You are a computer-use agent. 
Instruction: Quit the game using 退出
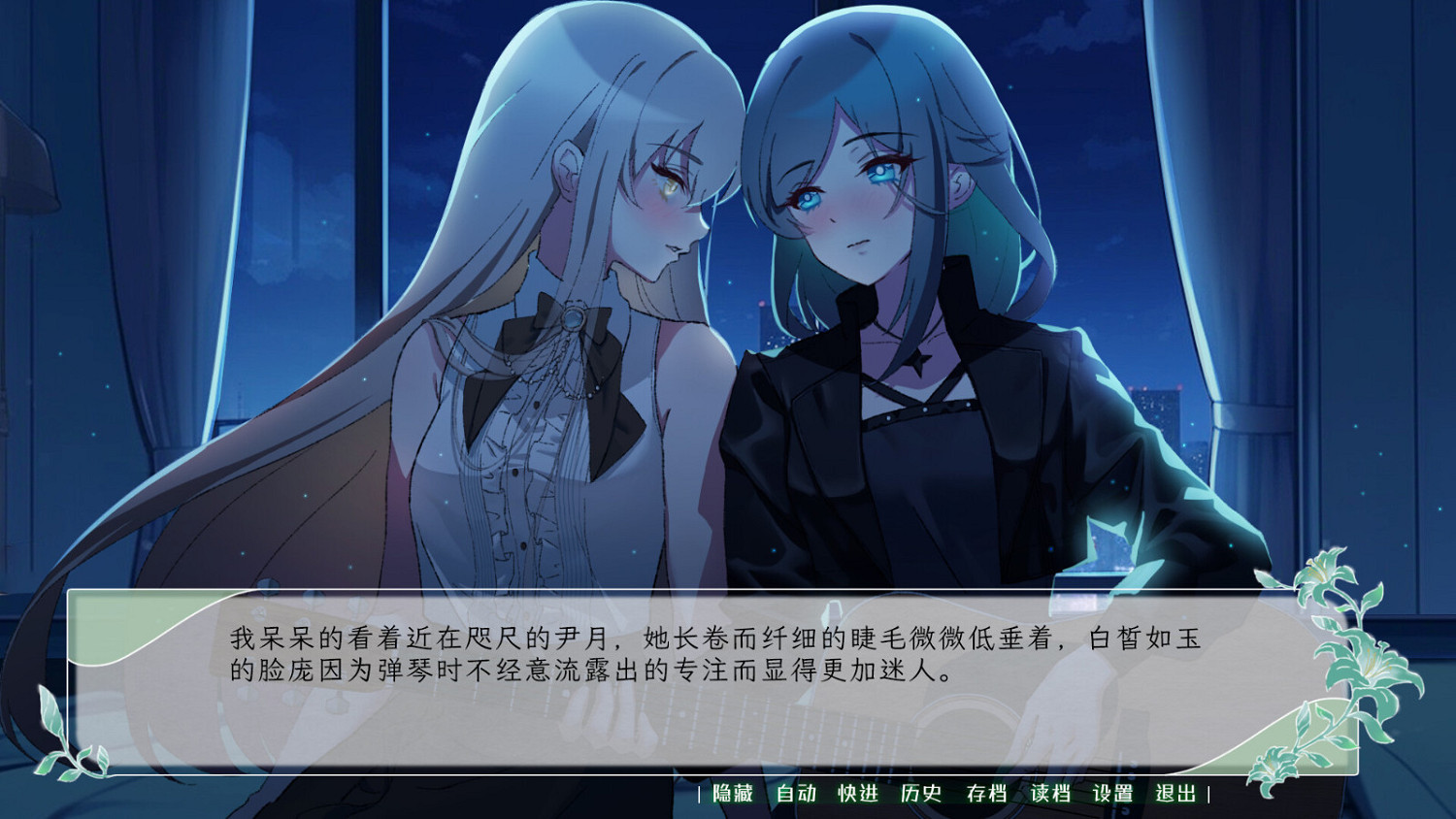(x=1176, y=793)
